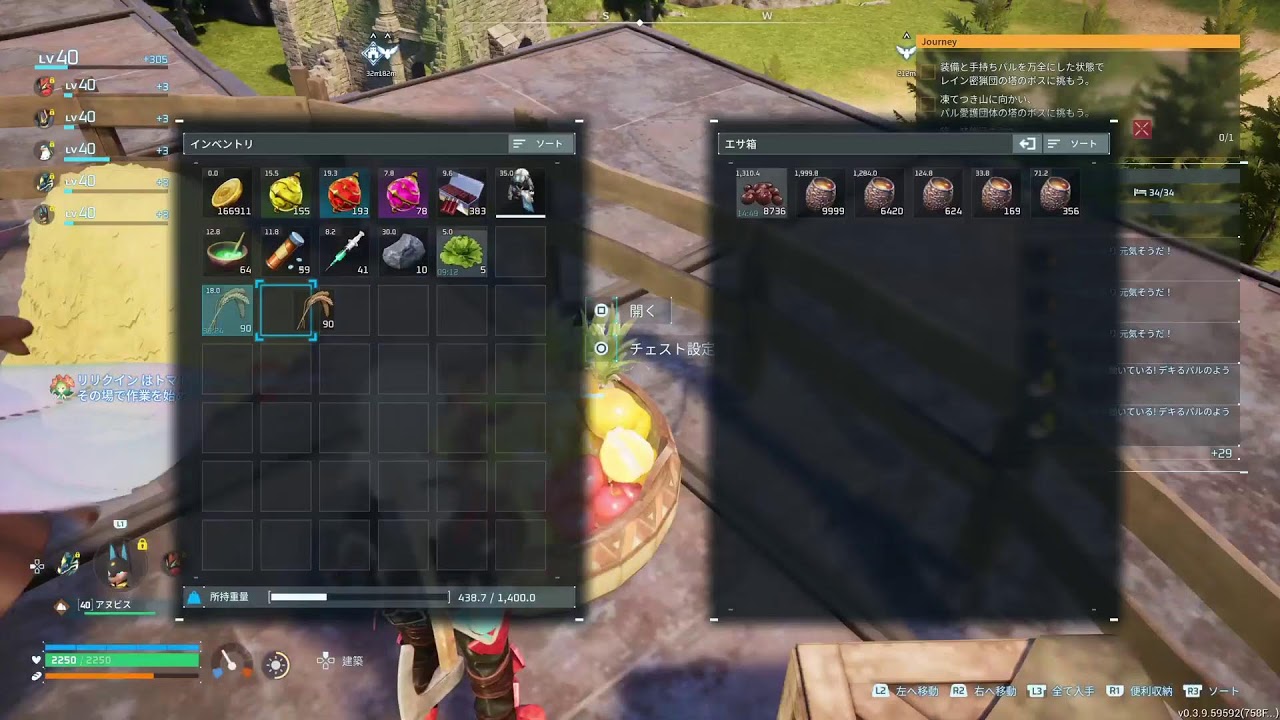This screenshot has height=720, width=1280.
Task: Select the orange pill bottle stack
Action: 287,251
